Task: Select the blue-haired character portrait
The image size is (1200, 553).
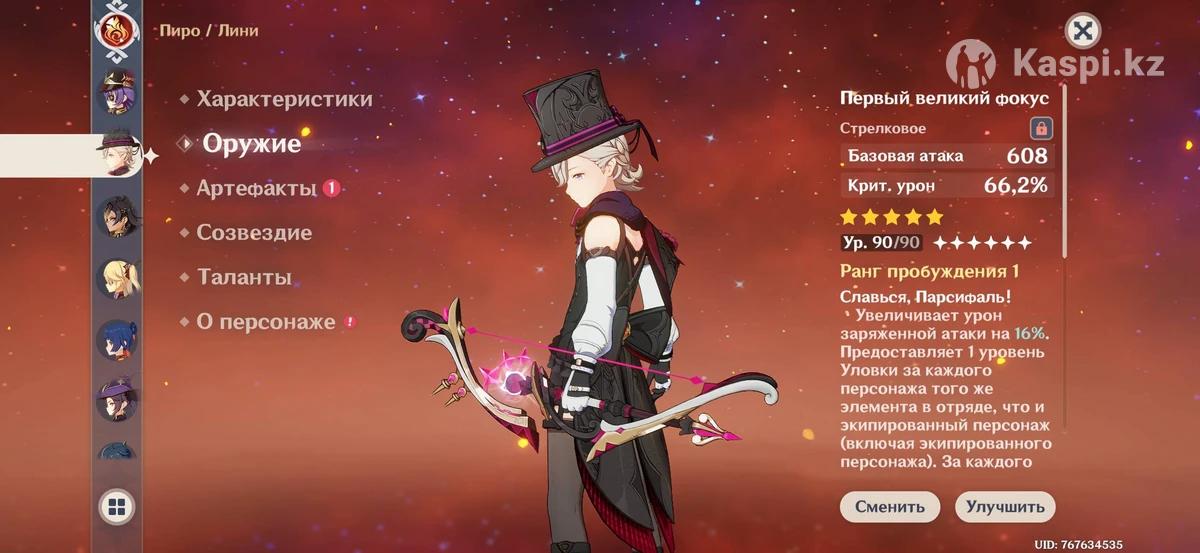Action: pos(116,340)
